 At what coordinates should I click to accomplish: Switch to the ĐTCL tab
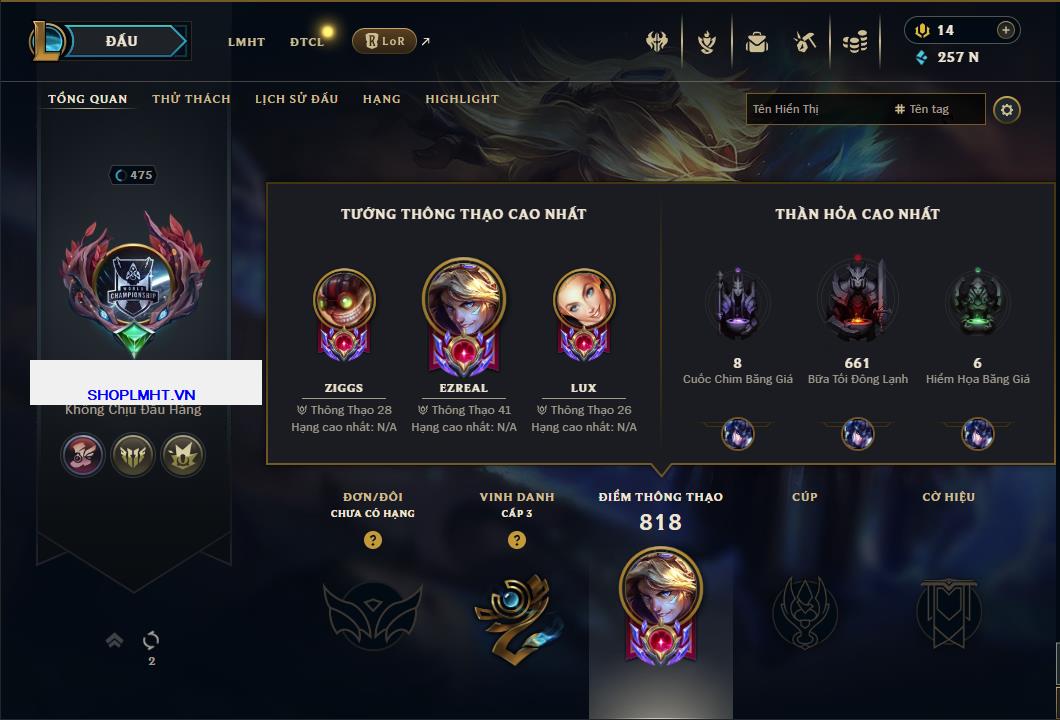tap(307, 42)
